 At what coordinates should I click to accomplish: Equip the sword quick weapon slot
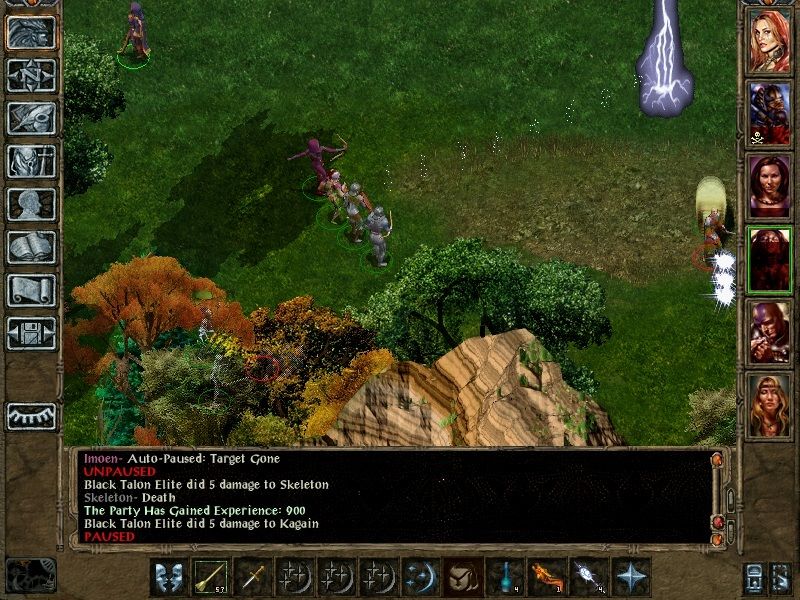coord(254,577)
